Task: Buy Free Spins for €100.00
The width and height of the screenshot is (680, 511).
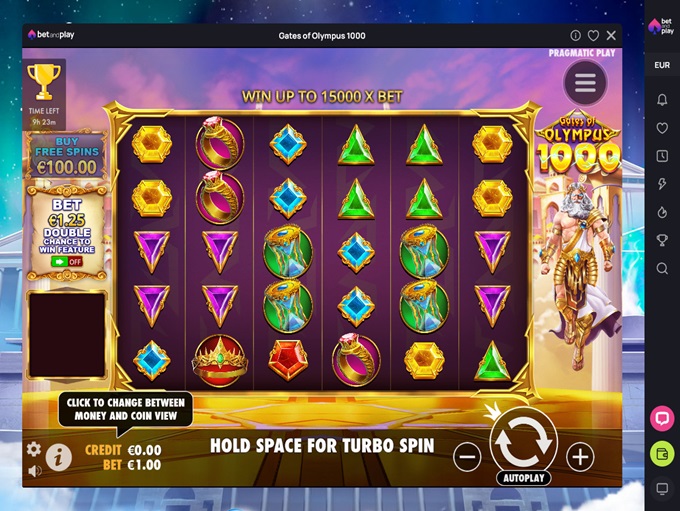Action: [x=67, y=158]
